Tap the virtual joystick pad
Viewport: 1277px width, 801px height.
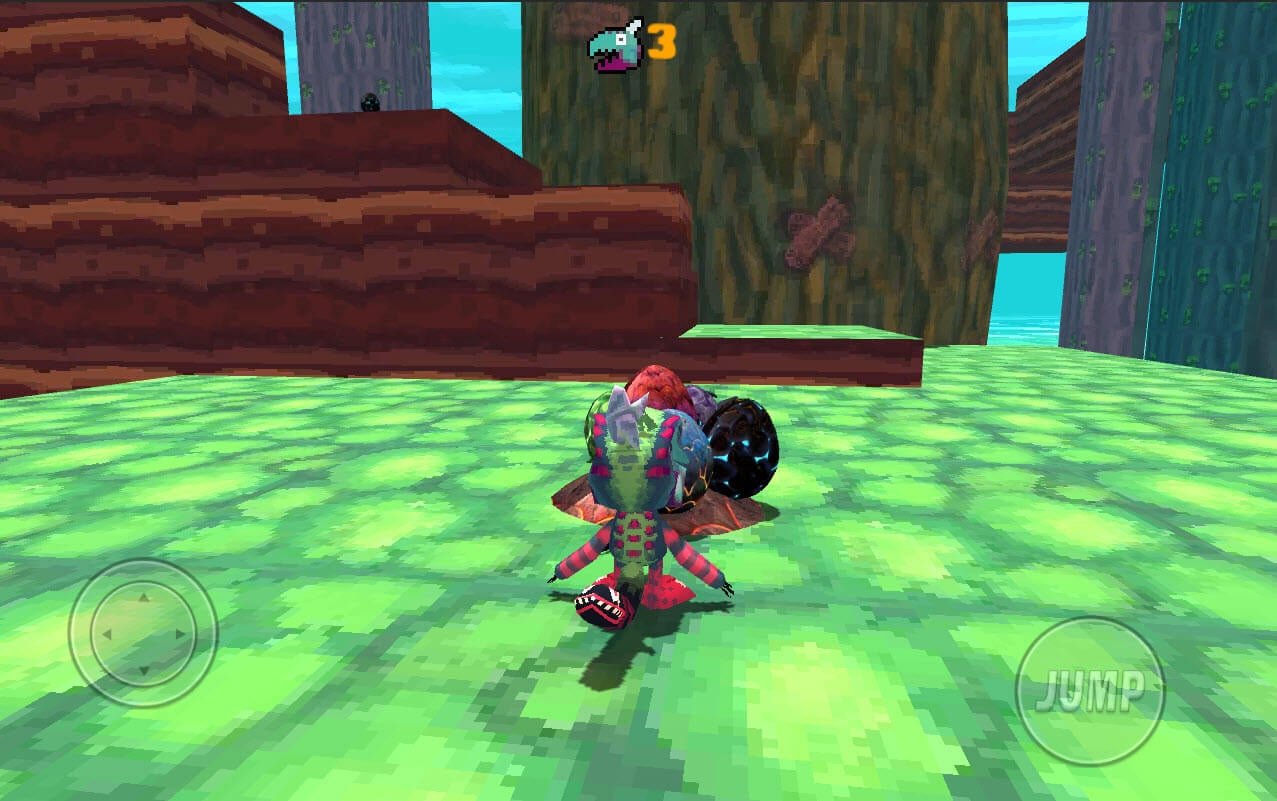click(x=143, y=633)
